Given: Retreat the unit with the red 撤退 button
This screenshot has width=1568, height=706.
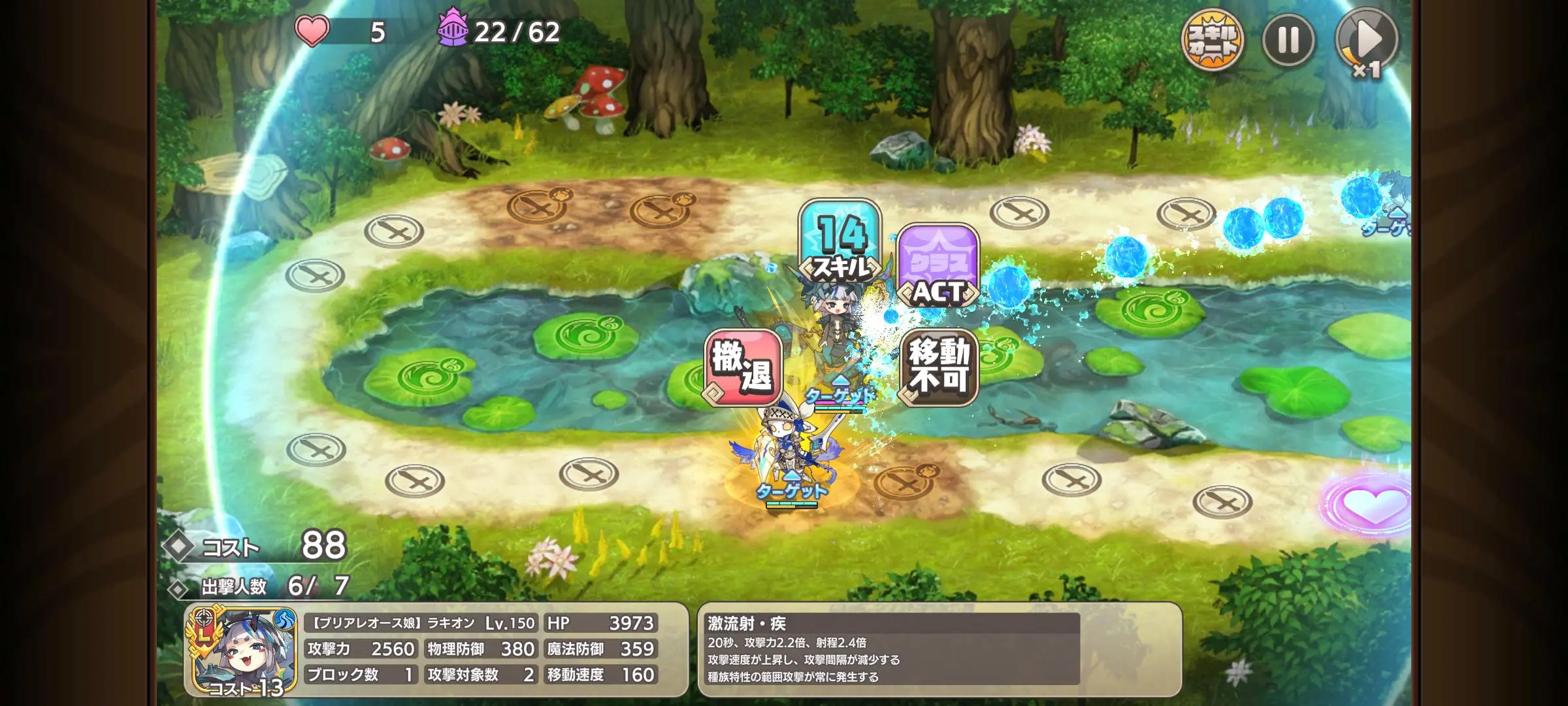Looking at the screenshot, I should (x=743, y=367).
